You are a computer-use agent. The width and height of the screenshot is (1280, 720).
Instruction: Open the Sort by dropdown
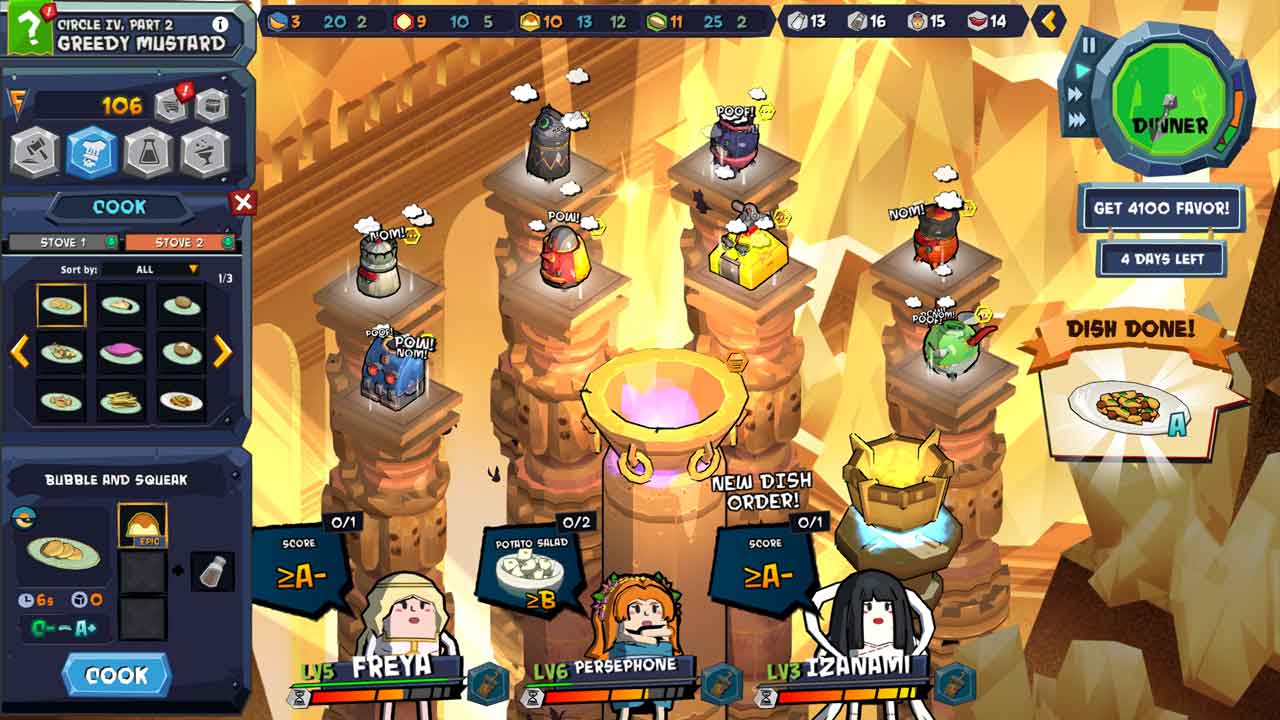pos(152,270)
